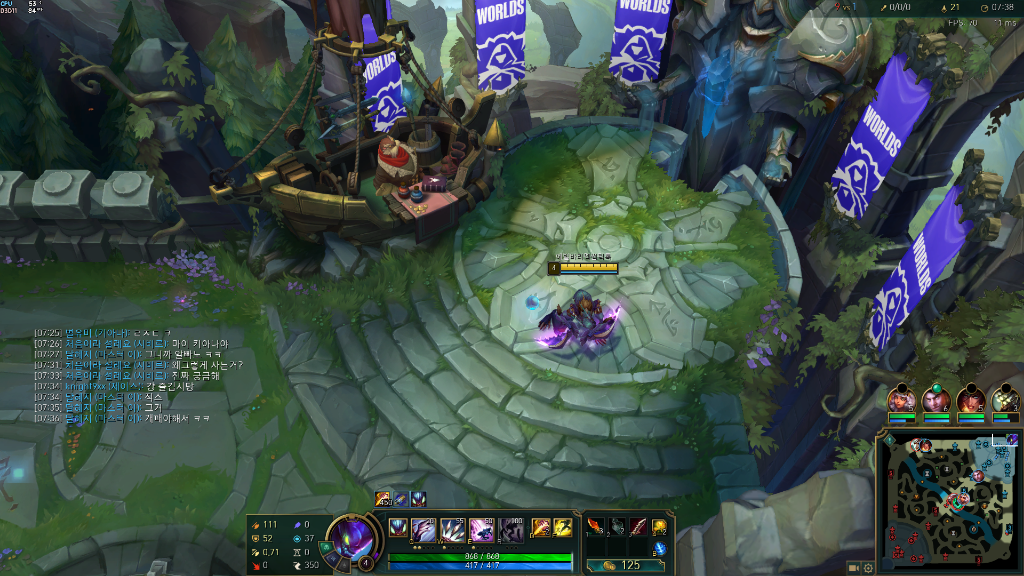Toggle the camera button beside the minimap
This screenshot has height=576, width=1024.
[854, 567]
